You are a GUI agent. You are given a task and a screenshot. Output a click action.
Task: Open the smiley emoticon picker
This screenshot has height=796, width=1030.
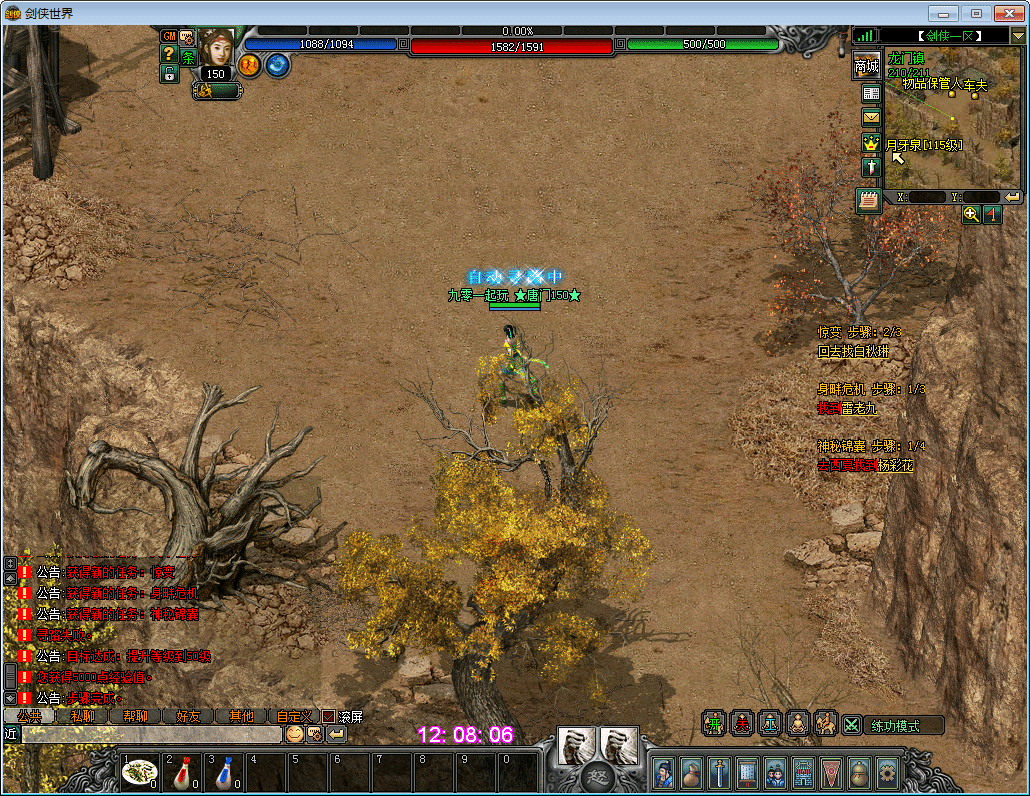[294, 734]
